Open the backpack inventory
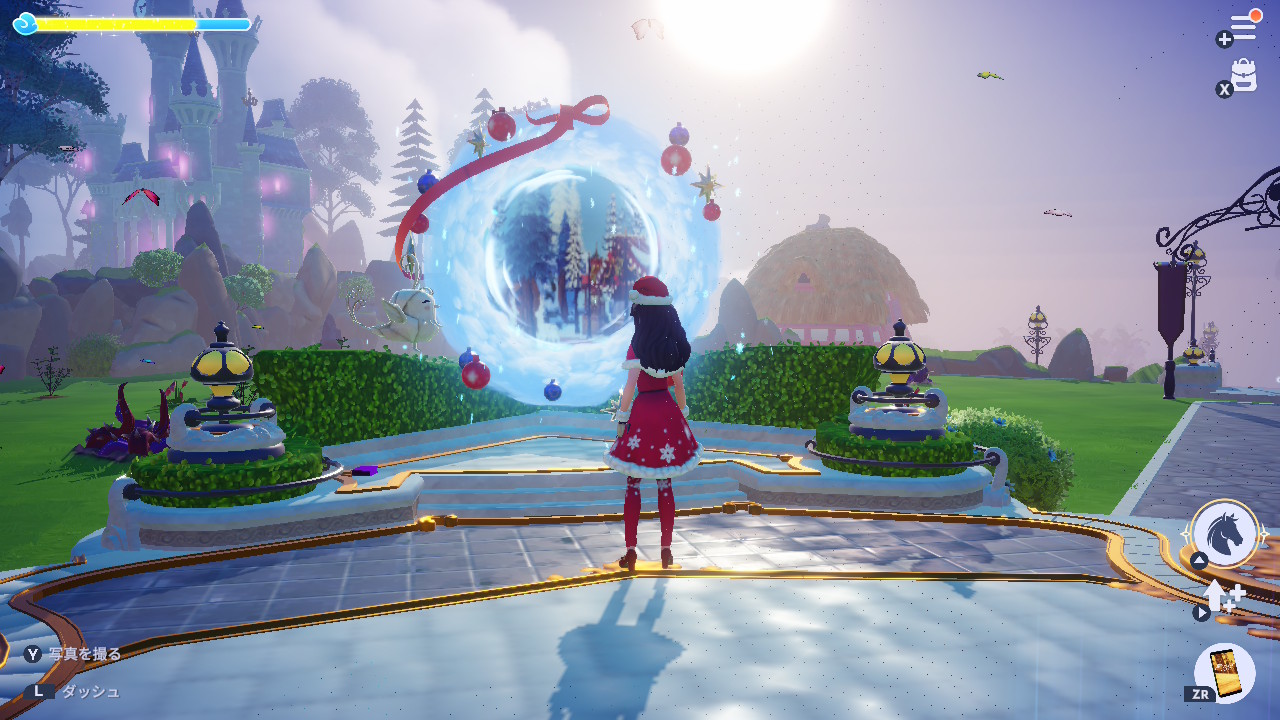The image size is (1280, 720). [1244, 76]
